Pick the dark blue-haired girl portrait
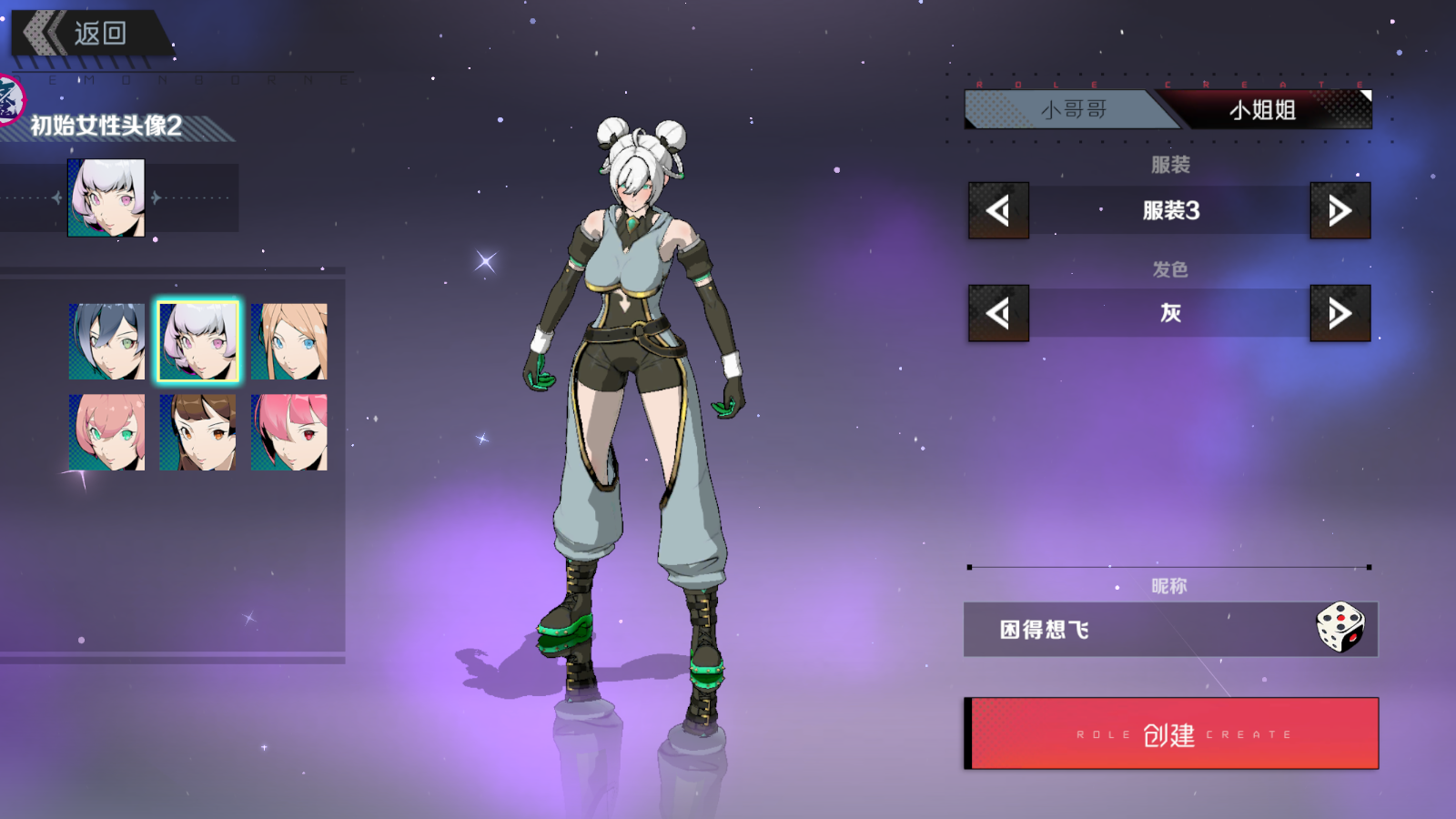 106,341
